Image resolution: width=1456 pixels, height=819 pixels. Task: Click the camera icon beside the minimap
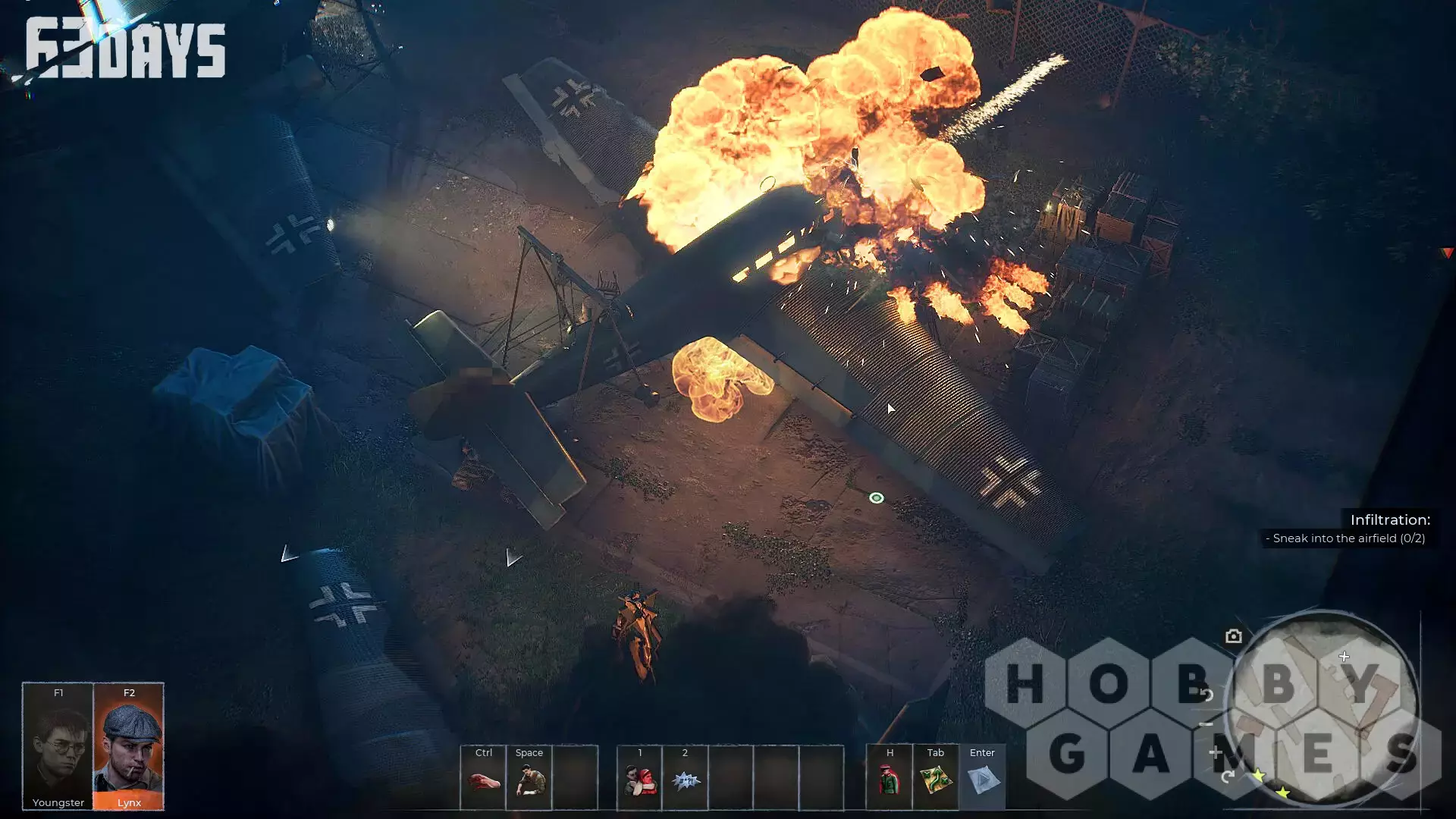point(1234,636)
